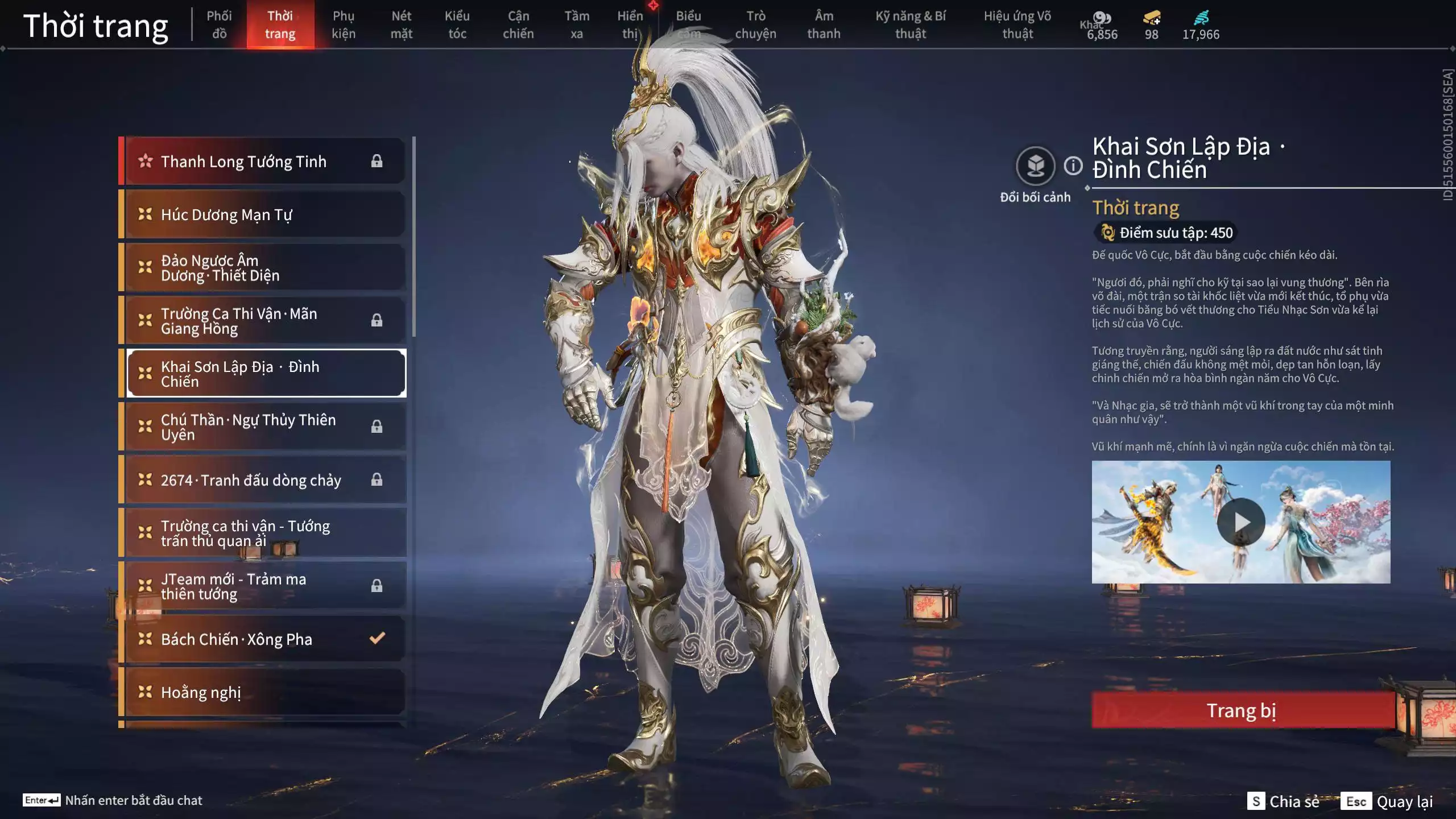Open the Cận chiến category

pyautogui.click(x=518, y=25)
